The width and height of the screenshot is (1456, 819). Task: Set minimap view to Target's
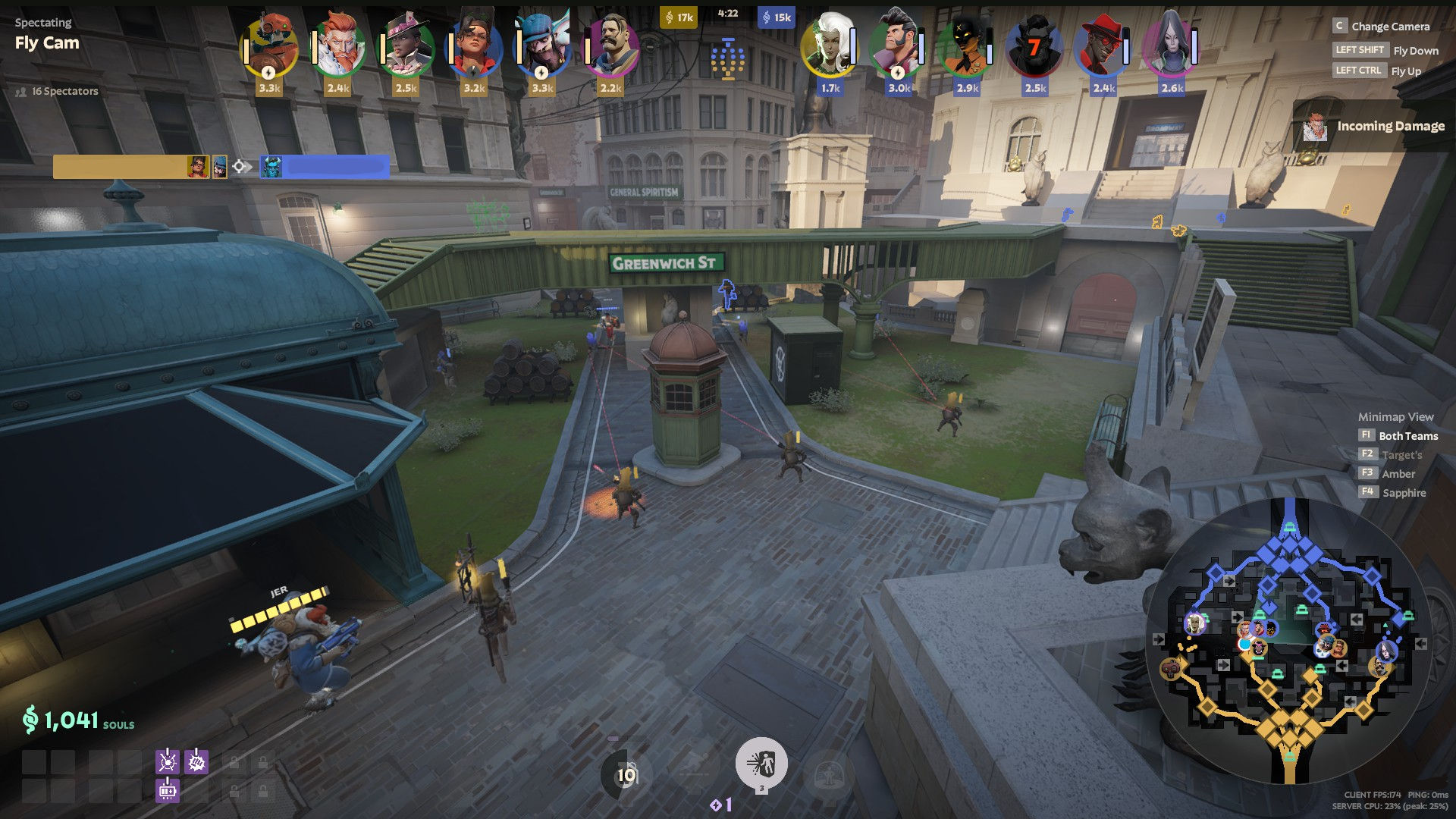point(1401,455)
